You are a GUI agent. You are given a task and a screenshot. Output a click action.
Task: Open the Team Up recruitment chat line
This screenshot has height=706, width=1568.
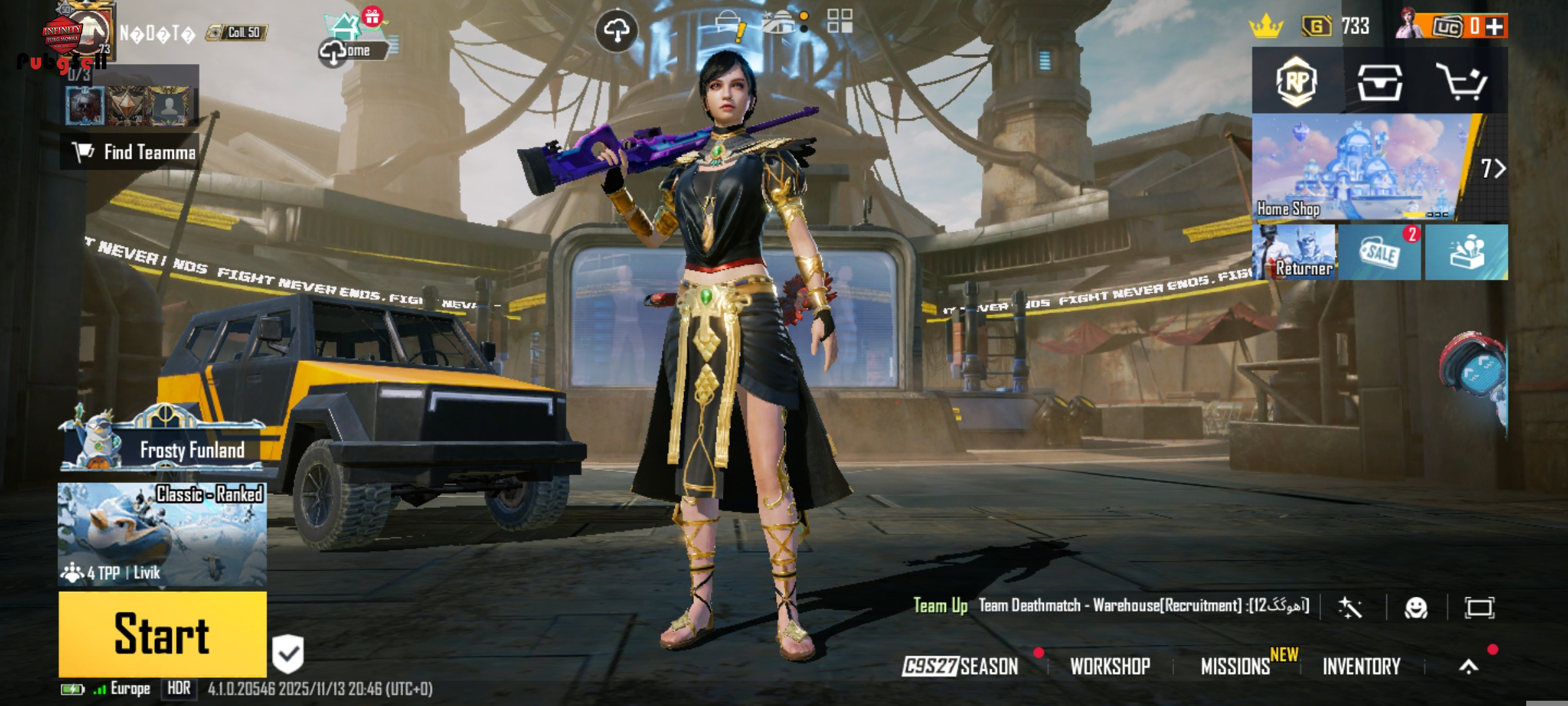(1111, 606)
